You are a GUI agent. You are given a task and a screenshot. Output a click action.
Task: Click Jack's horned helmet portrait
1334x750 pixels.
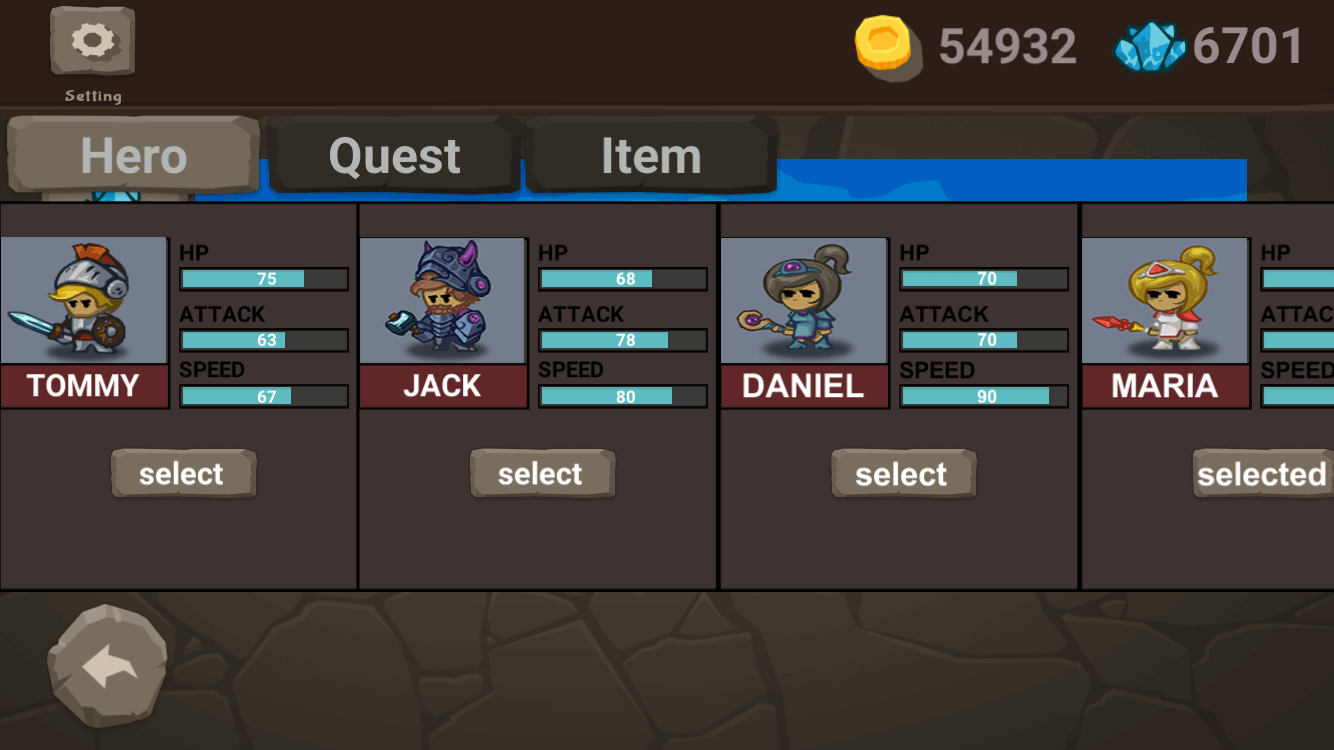tap(442, 301)
